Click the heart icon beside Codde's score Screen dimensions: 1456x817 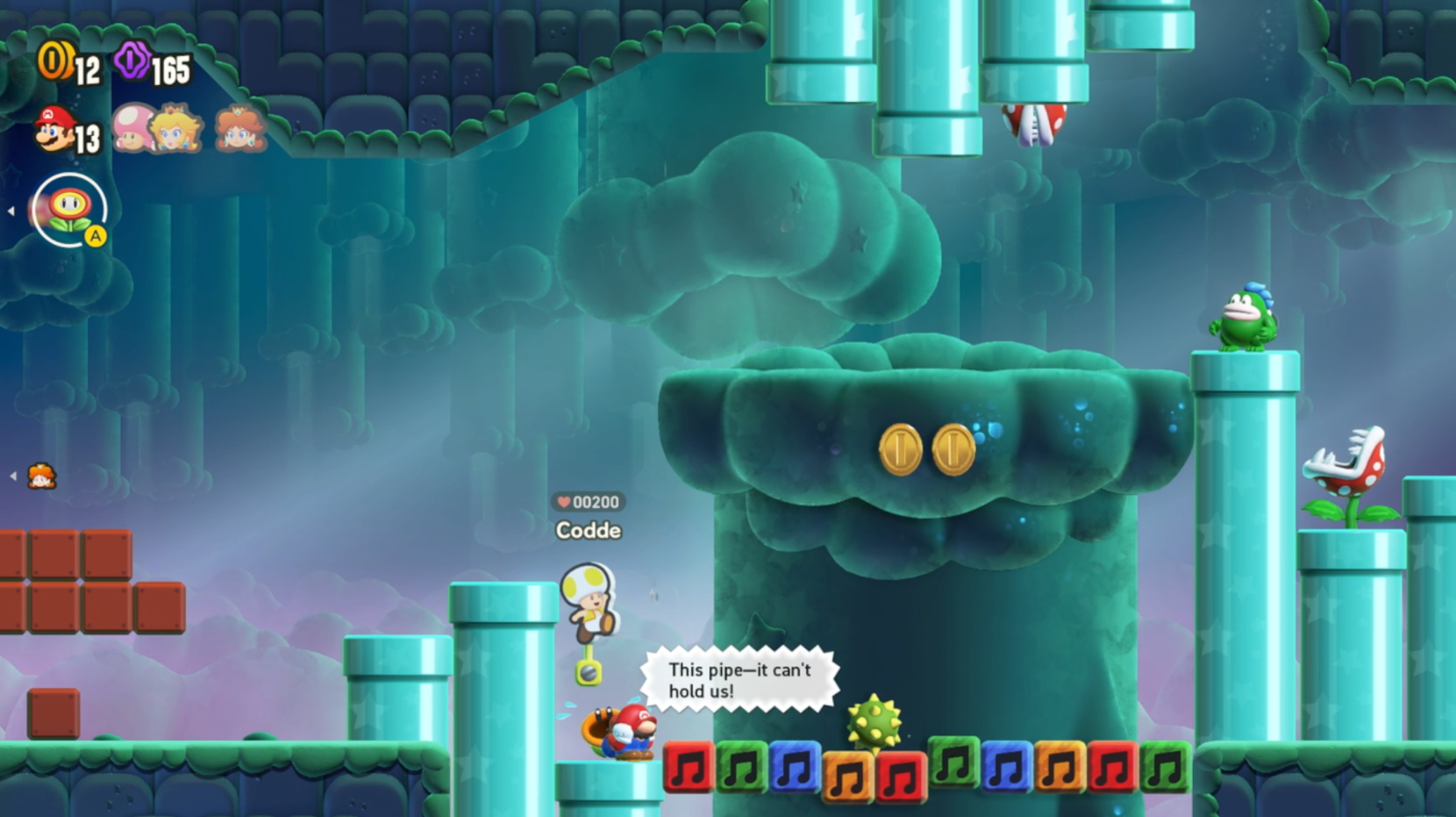click(564, 502)
